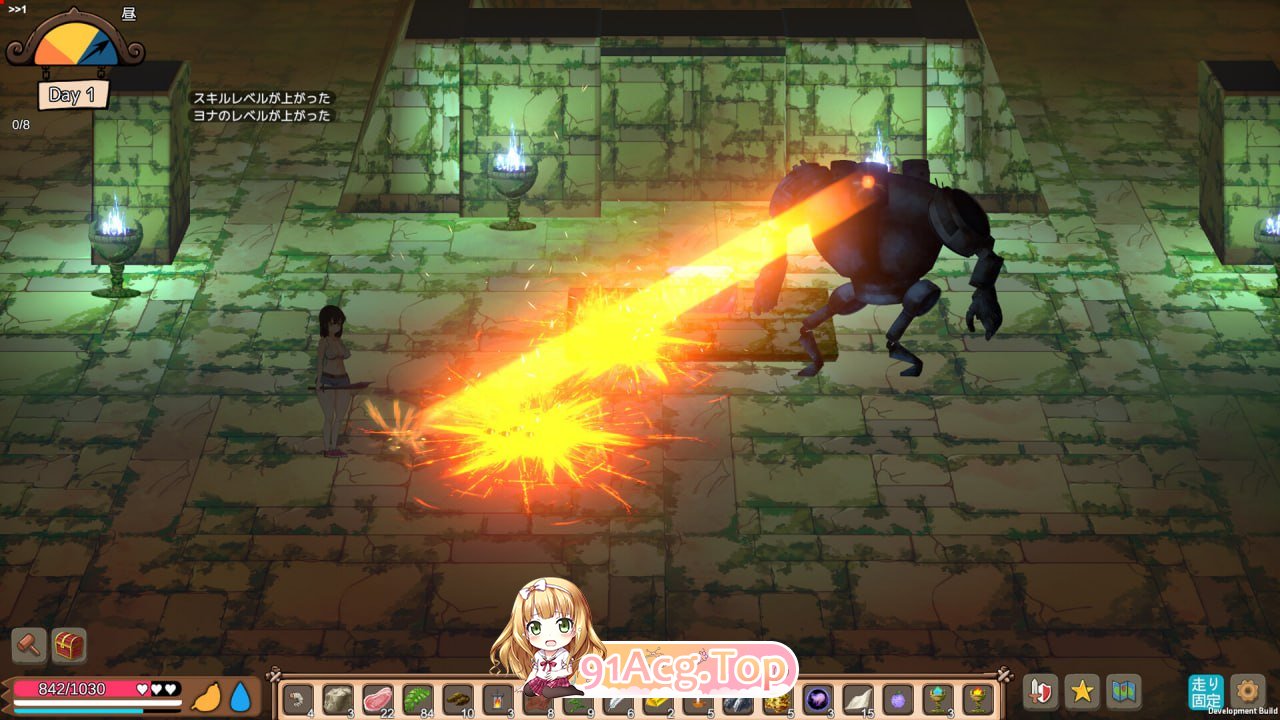Click the スキルレベルが上がった log message
The height and width of the screenshot is (720, 1280).
point(262,99)
